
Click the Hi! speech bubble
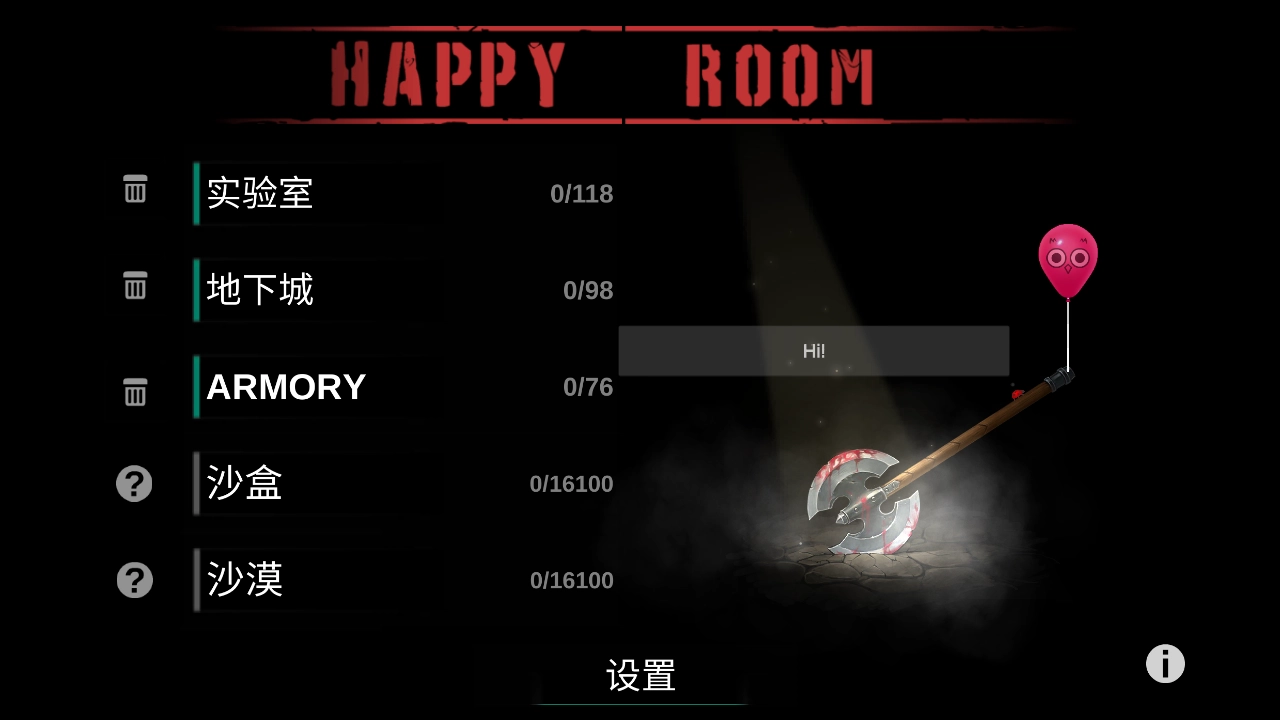tap(814, 351)
